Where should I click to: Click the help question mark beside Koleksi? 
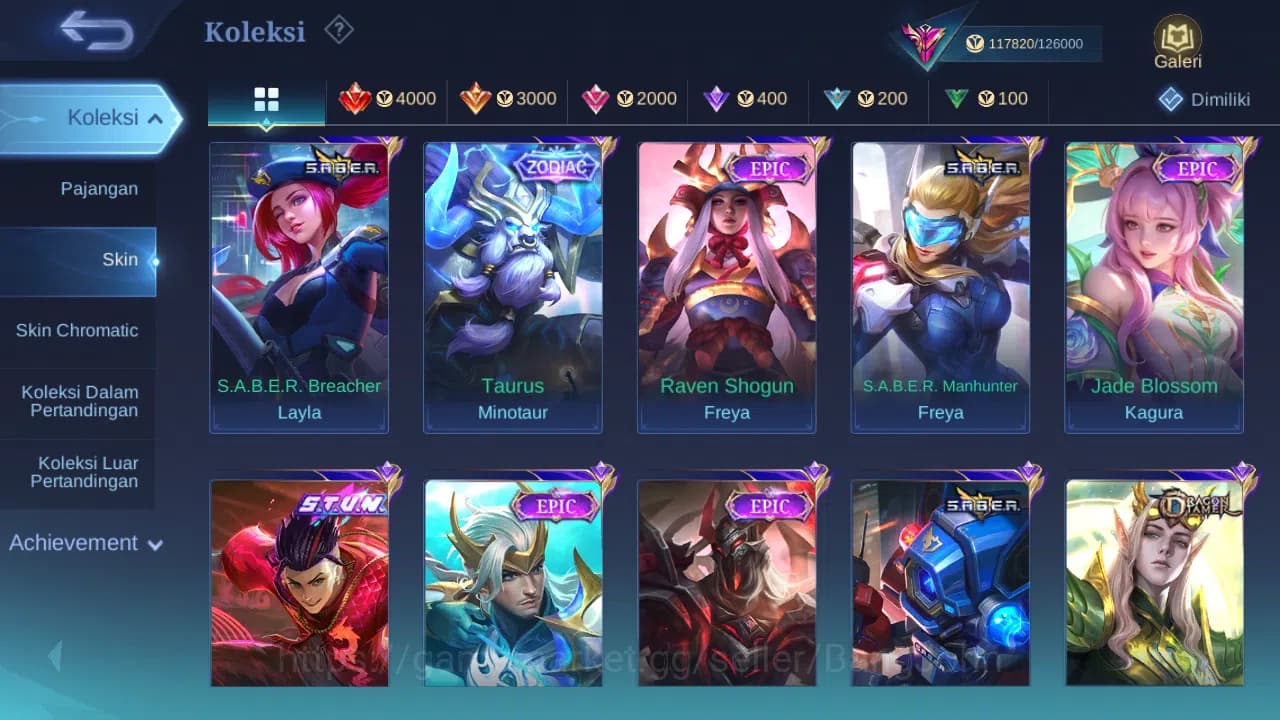pos(339,31)
